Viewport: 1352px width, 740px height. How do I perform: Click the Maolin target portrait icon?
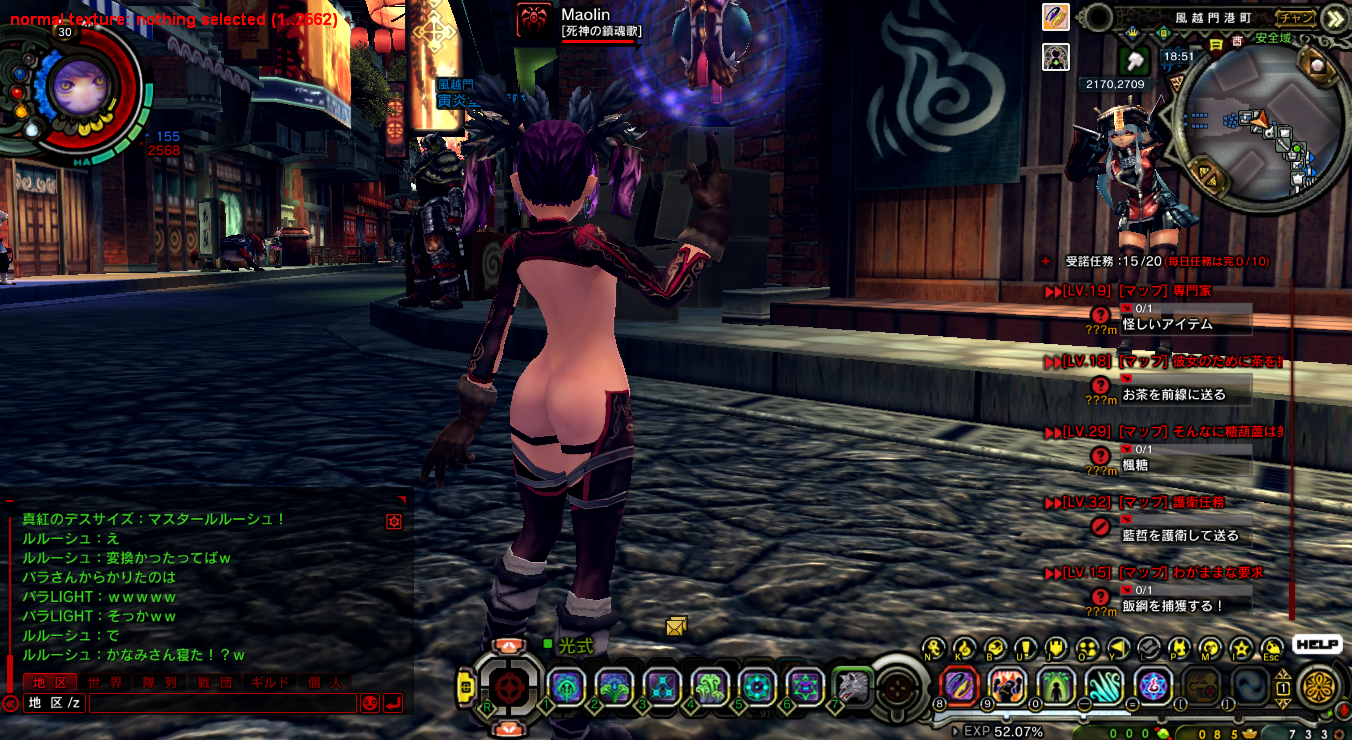coord(533,22)
